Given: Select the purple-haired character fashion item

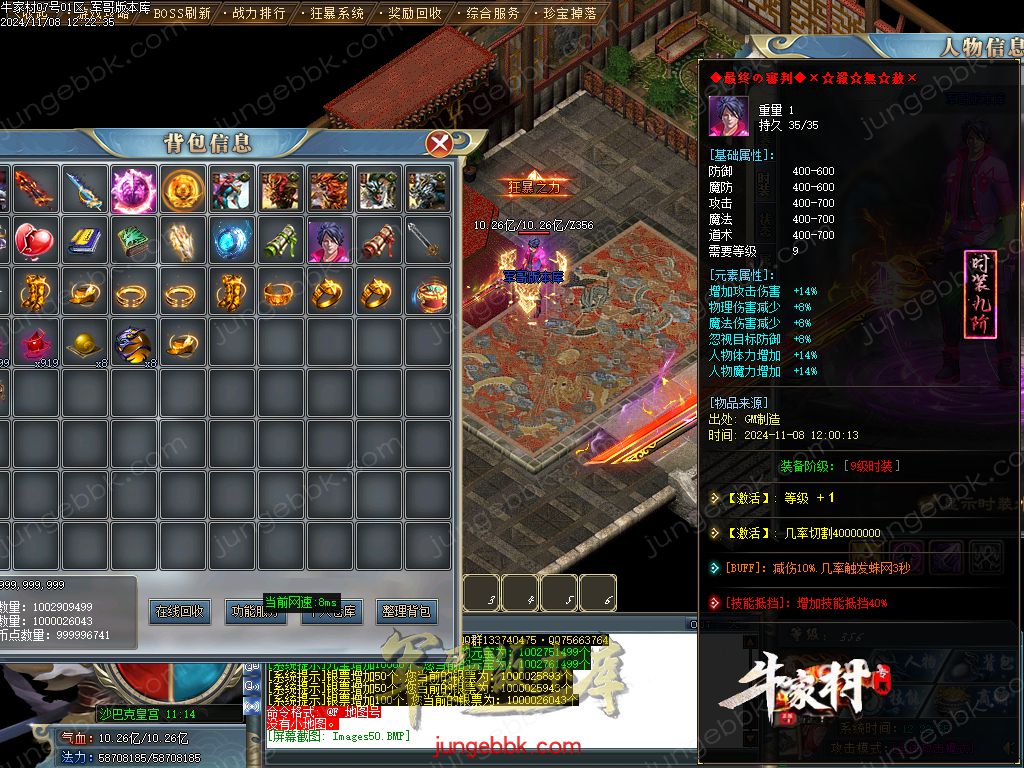Looking at the screenshot, I should [x=330, y=241].
